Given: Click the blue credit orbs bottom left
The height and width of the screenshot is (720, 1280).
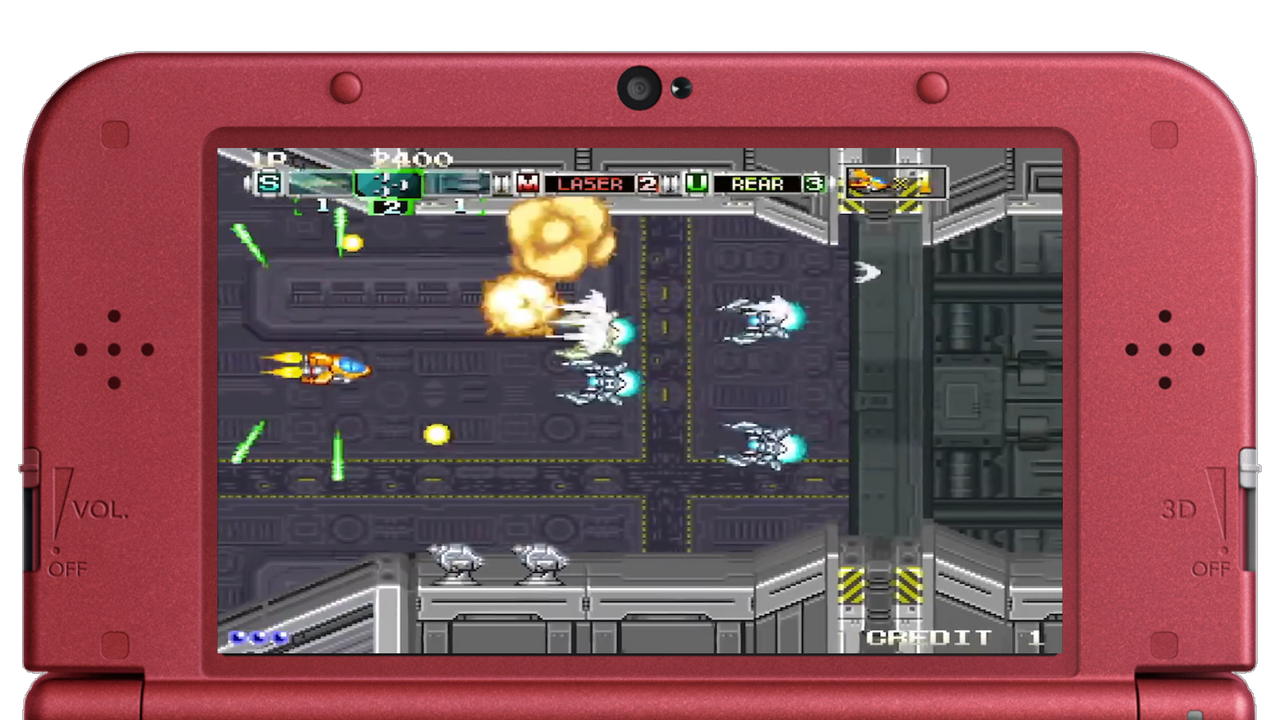Looking at the screenshot, I should (257, 637).
